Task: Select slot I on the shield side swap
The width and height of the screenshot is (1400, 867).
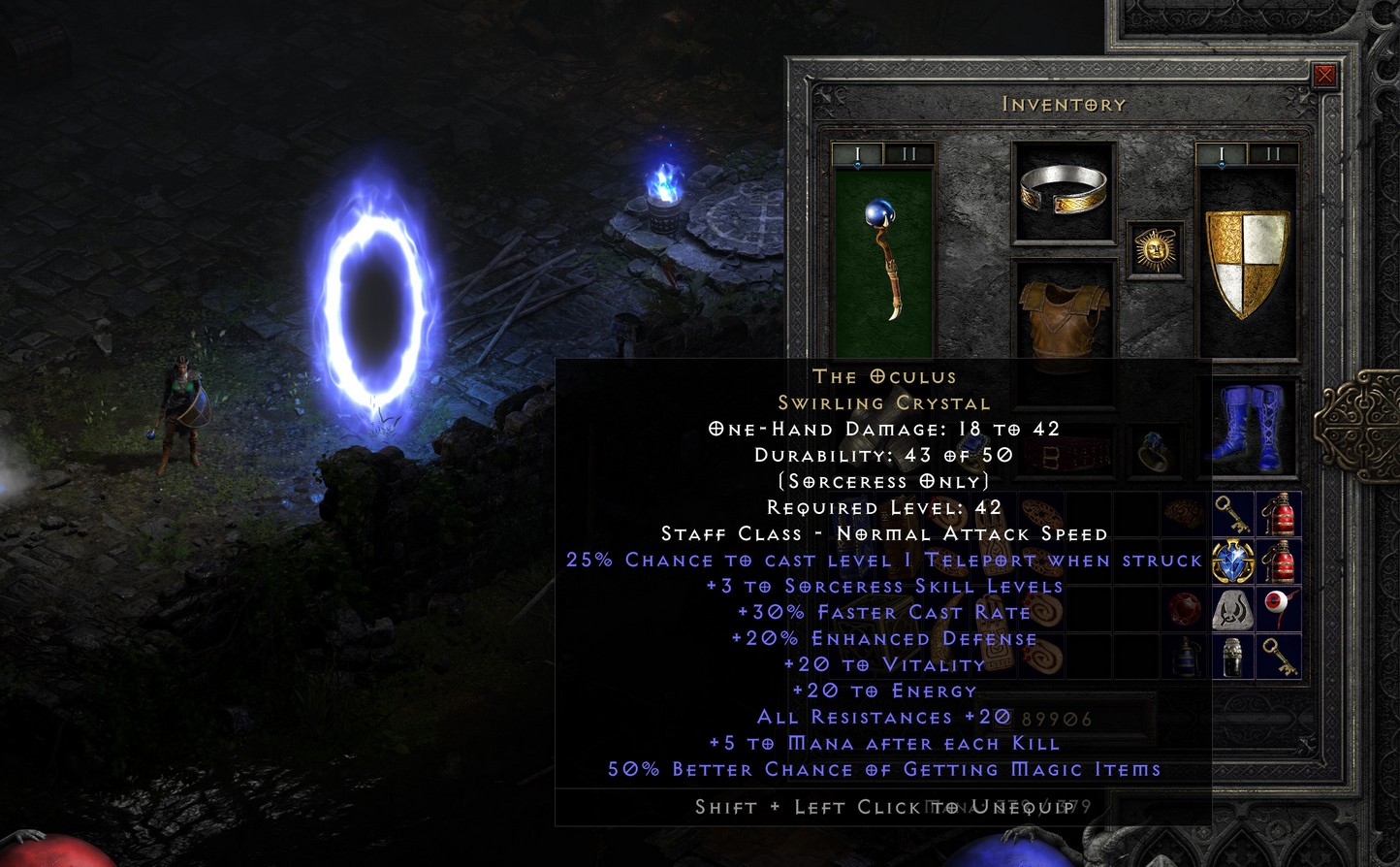Action: click(1221, 152)
